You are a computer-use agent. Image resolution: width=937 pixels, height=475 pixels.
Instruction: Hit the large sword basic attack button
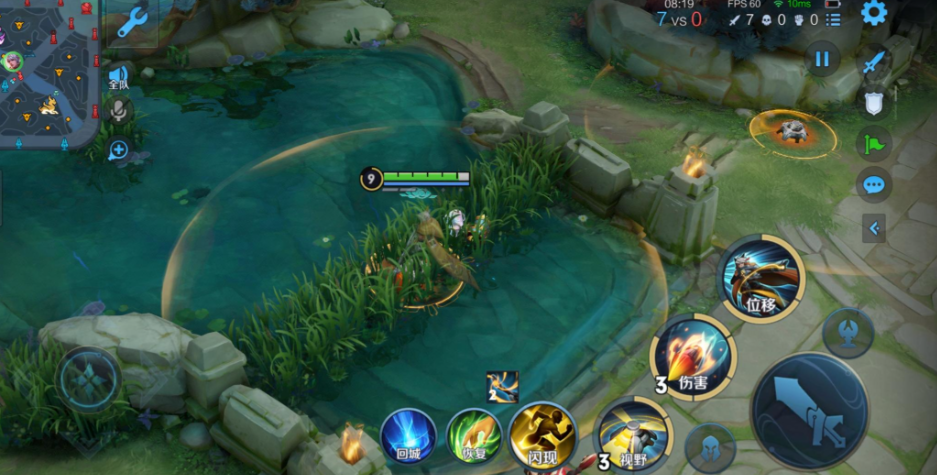point(810,412)
